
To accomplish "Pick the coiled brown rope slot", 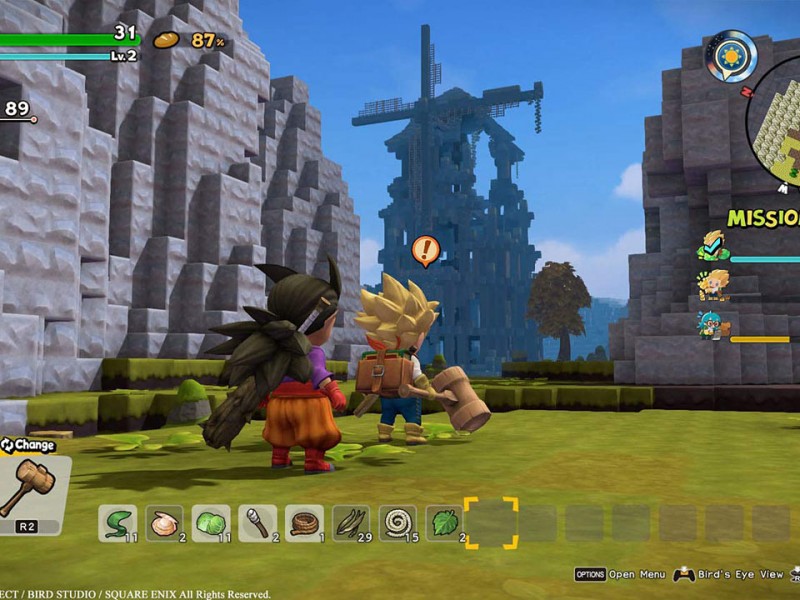I will (x=304, y=523).
